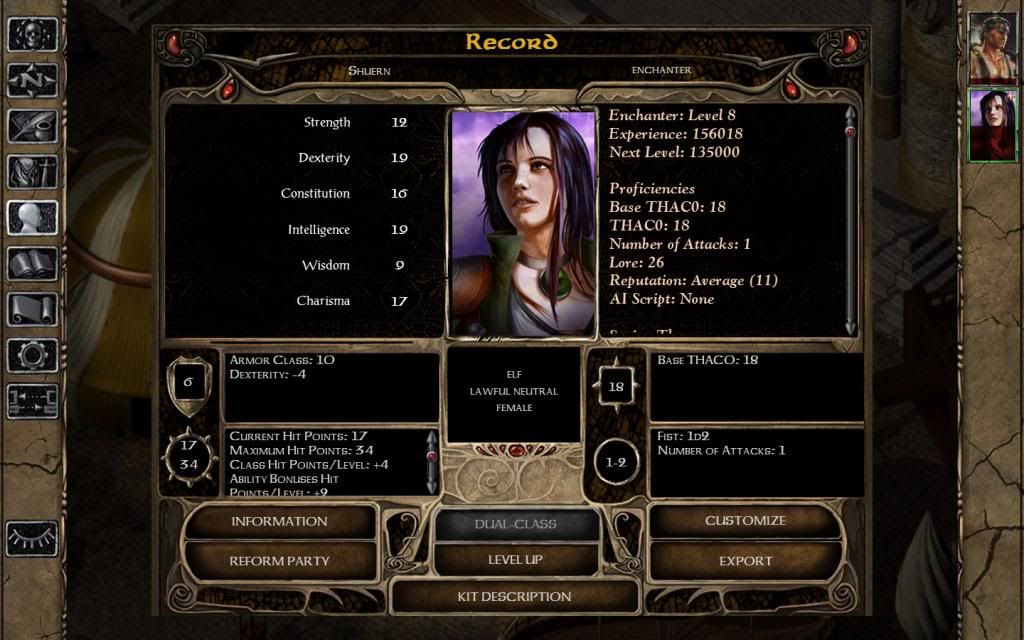
Task: Open the mage spellbook icon
Action: click(32, 264)
